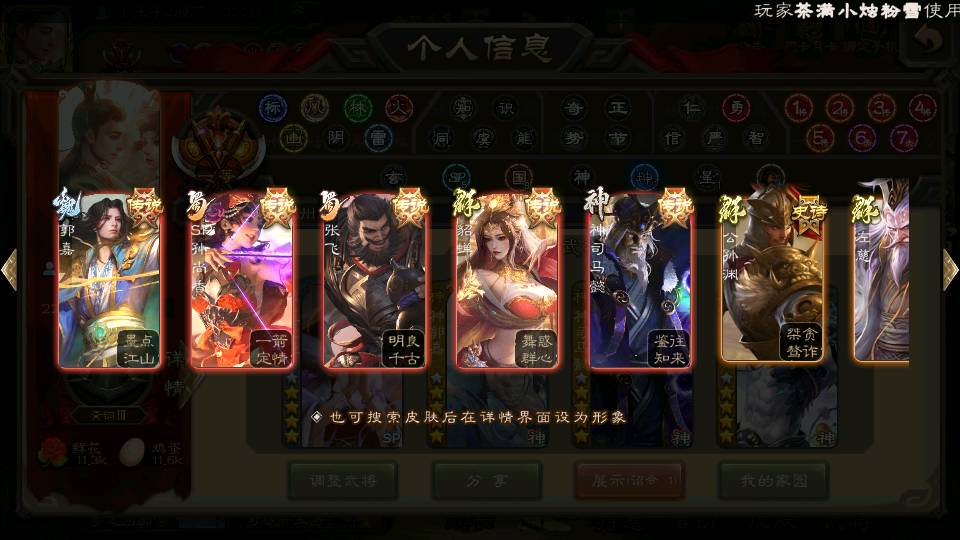This screenshot has width=960, height=540.
Task: Show next skins with the right arrow
Action: click(x=949, y=269)
